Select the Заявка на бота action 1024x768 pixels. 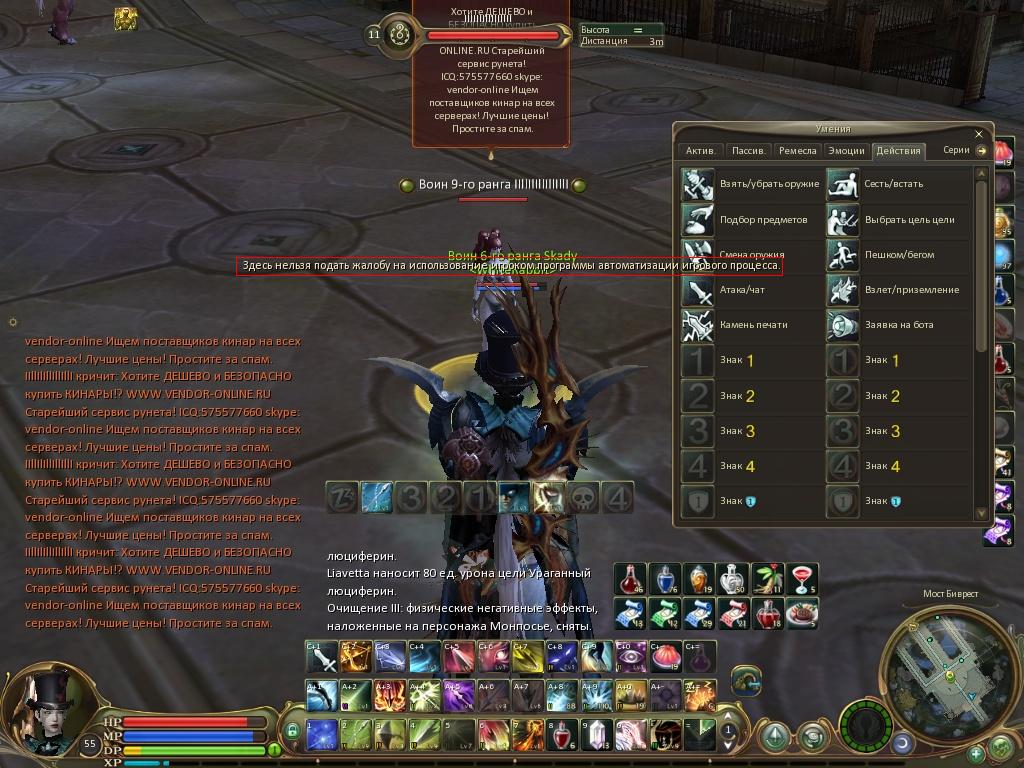(x=843, y=325)
